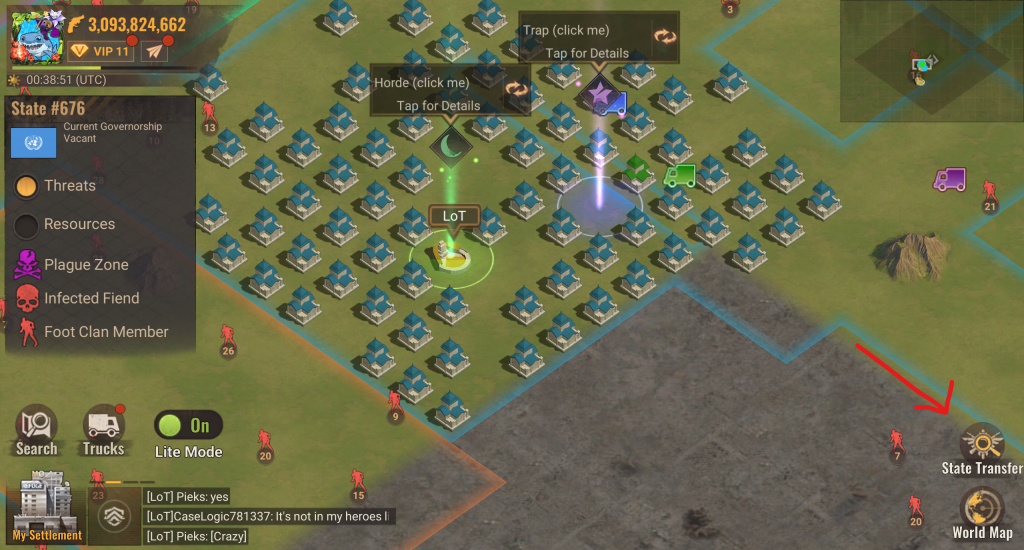This screenshot has width=1024, height=550.
Task: Return to My Settlement
Action: (x=47, y=508)
